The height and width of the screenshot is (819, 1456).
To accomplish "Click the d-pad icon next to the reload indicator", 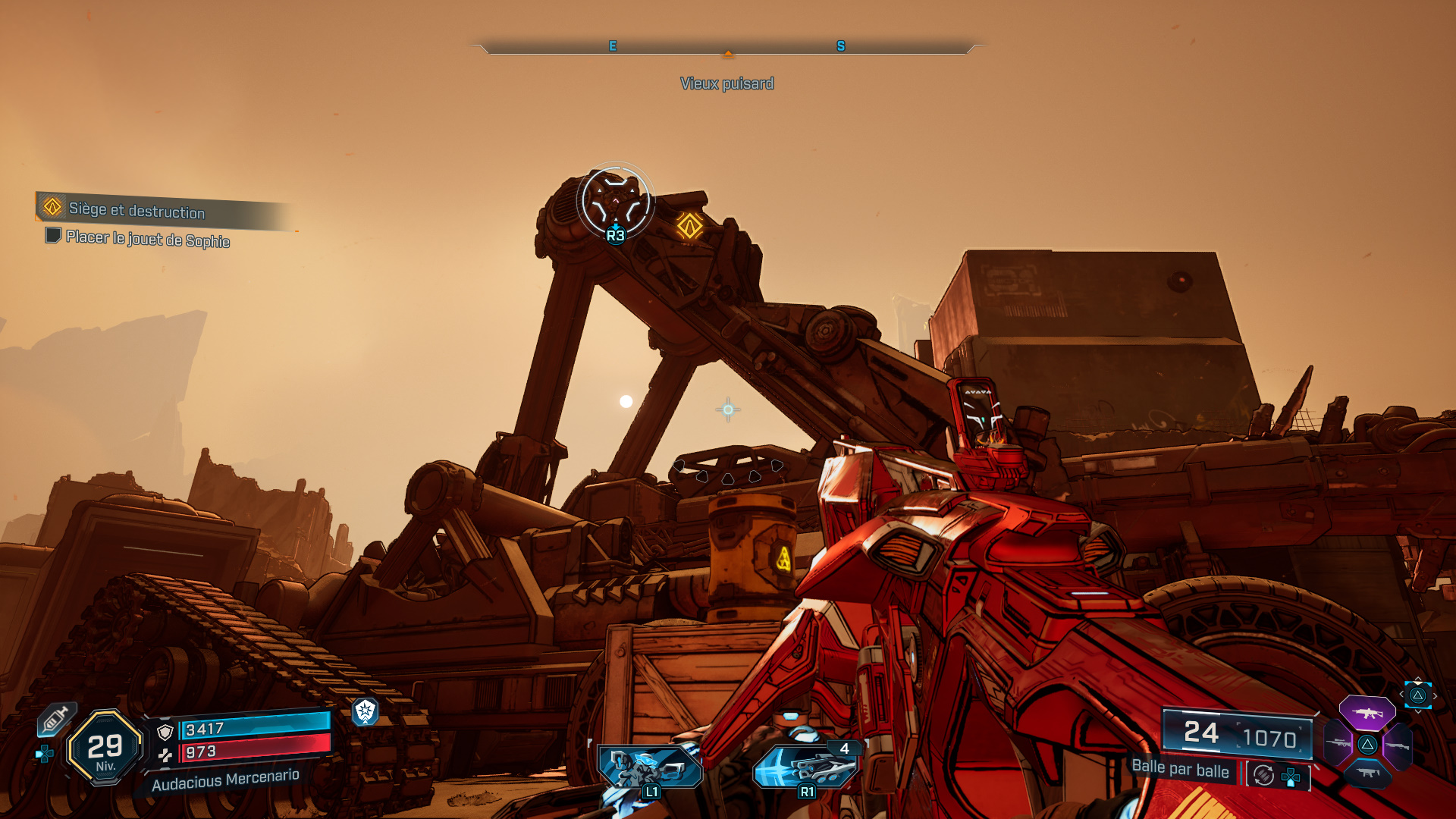I will pyautogui.click(x=1291, y=776).
